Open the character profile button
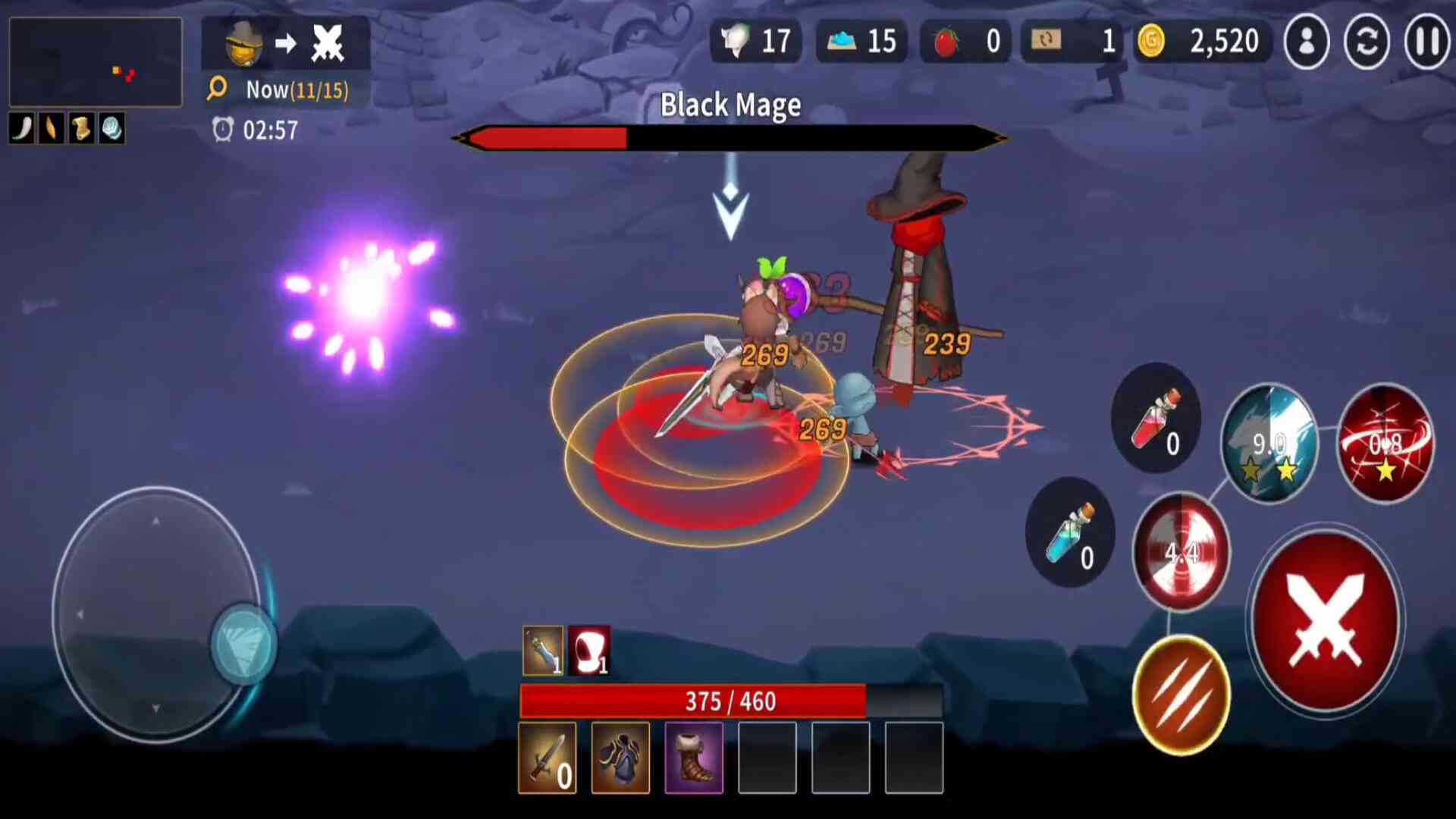The width and height of the screenshot is (1456, 819). coord(1306,42)
